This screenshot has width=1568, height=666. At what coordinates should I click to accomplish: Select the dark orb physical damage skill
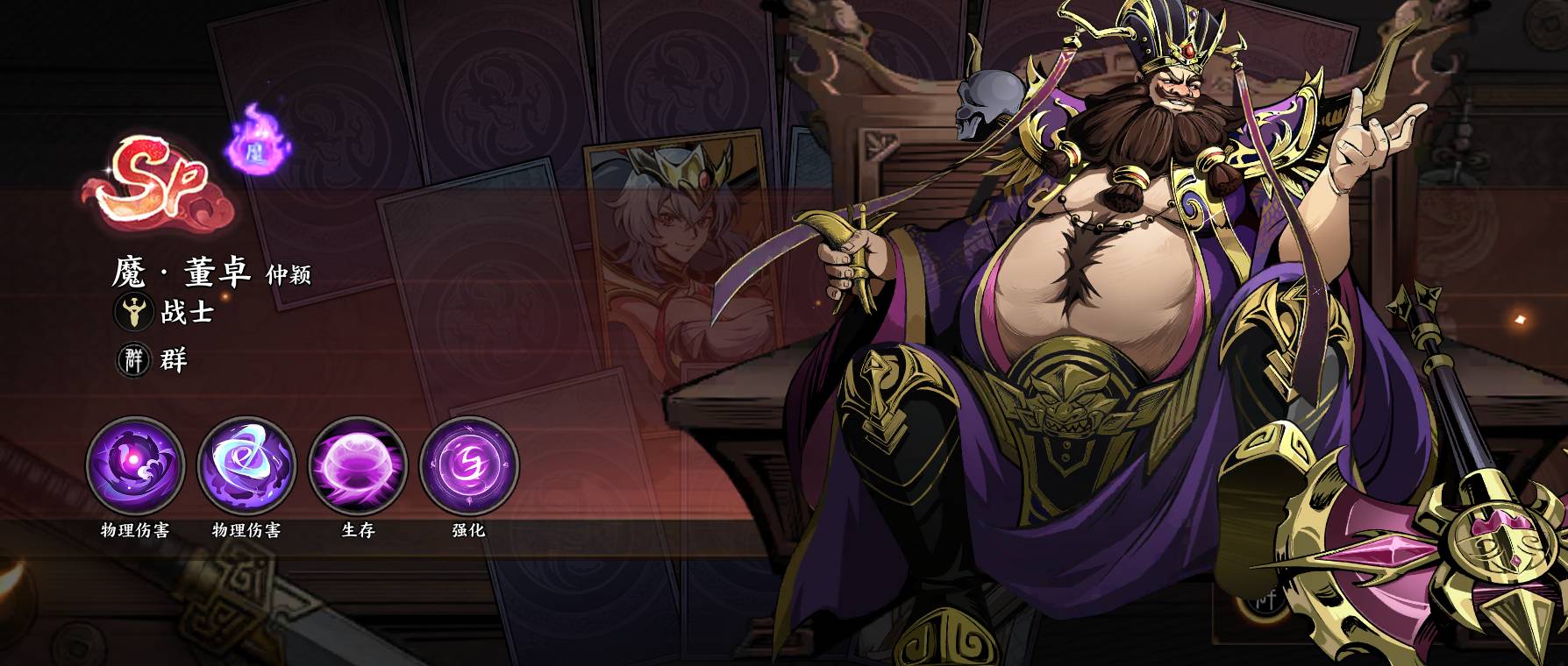[135, 464]
